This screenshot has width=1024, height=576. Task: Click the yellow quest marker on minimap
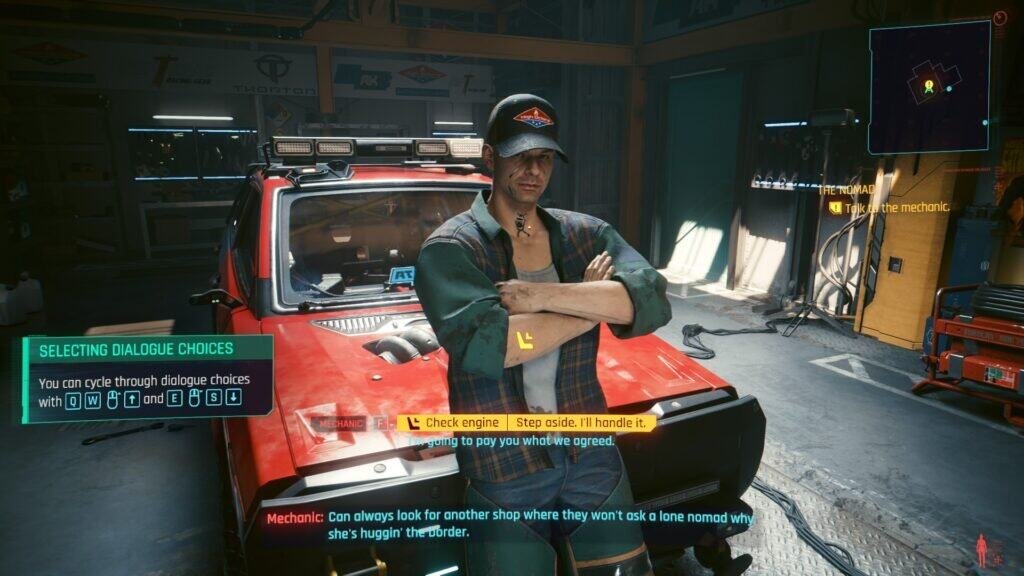pyautogui.click(x=928, y=86)
